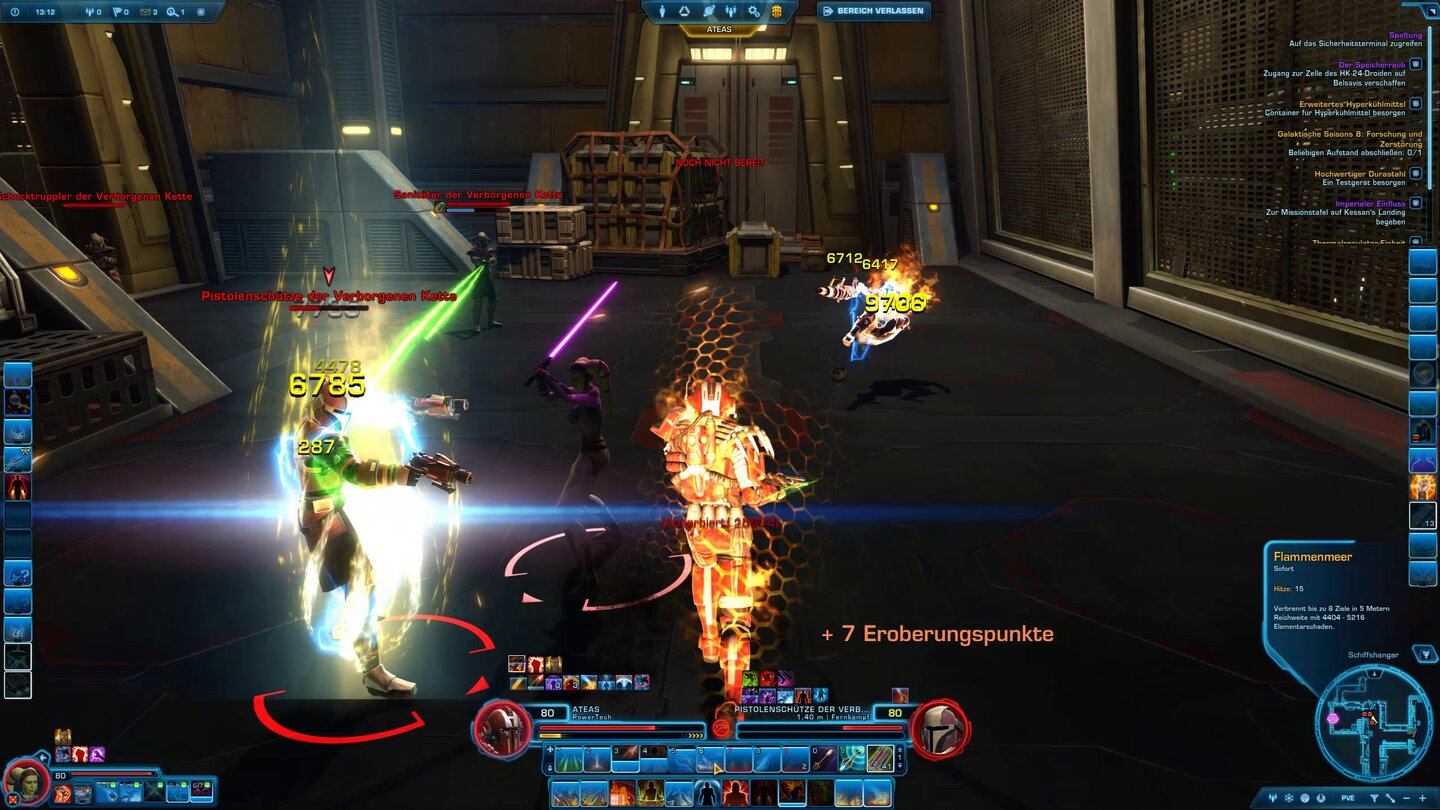This screenshot has height=810, width=1440.
Task: Click the BEREICH VERLASSEN button
Action: [x=873, y=10]
